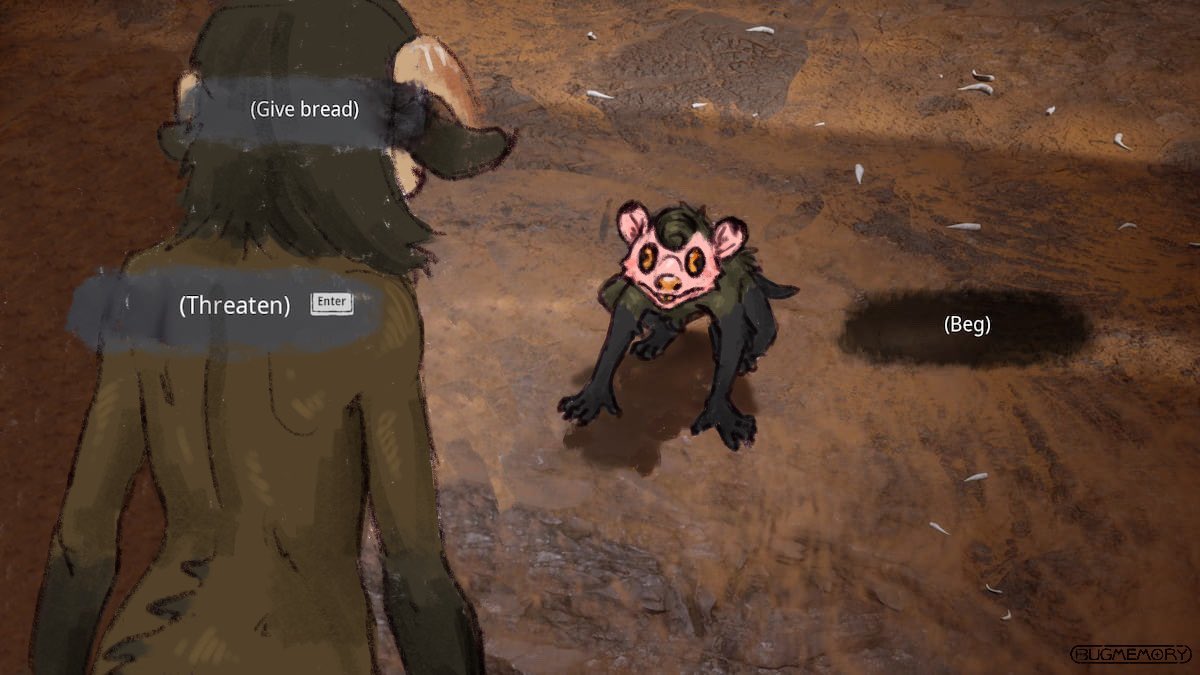Pick the (Beg) dialogue option
Viewport: 1200px width, 675px height.
point(966,325)
